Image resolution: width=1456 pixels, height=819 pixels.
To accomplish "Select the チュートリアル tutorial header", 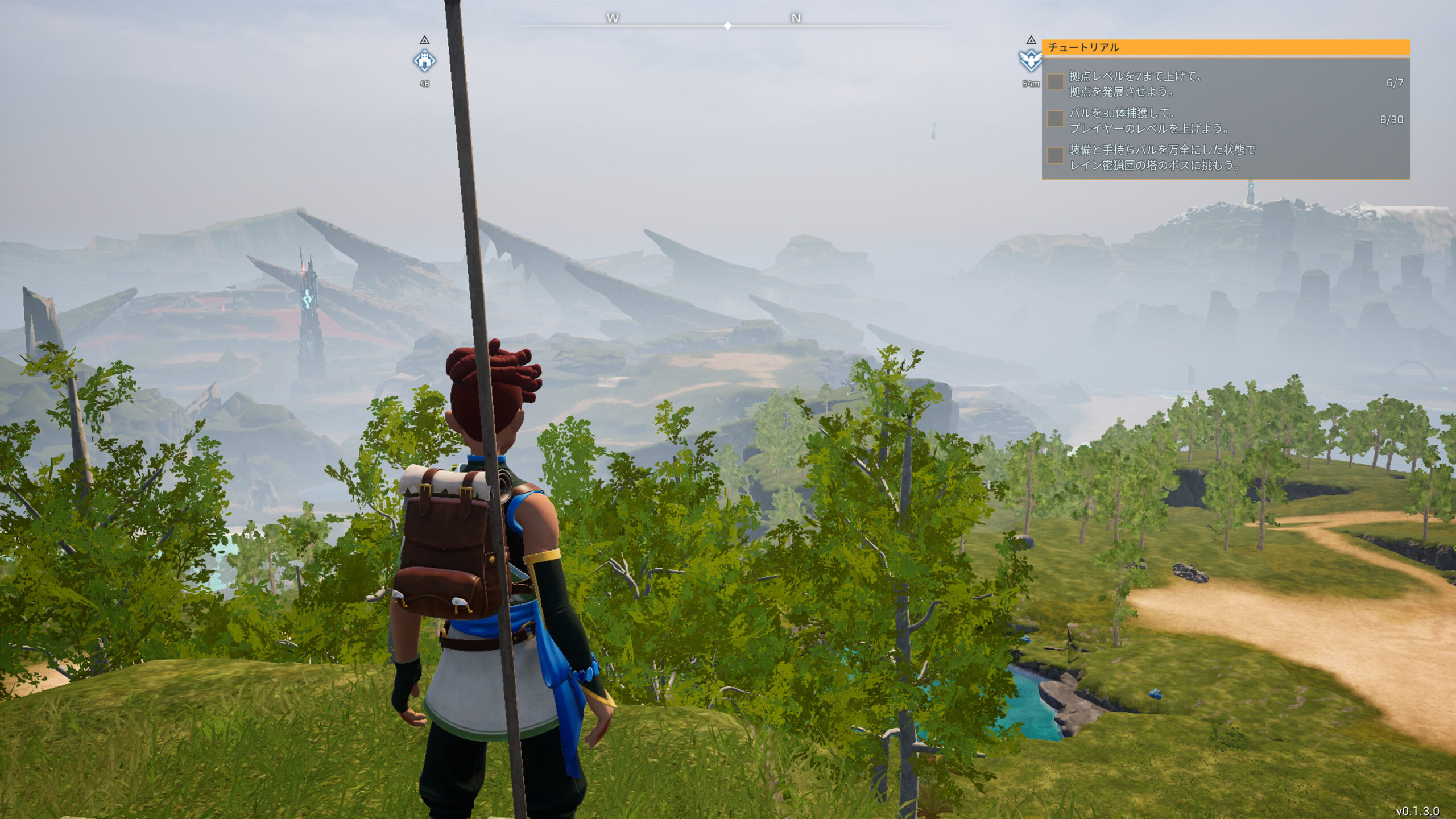I will (x=1083, y=47).
